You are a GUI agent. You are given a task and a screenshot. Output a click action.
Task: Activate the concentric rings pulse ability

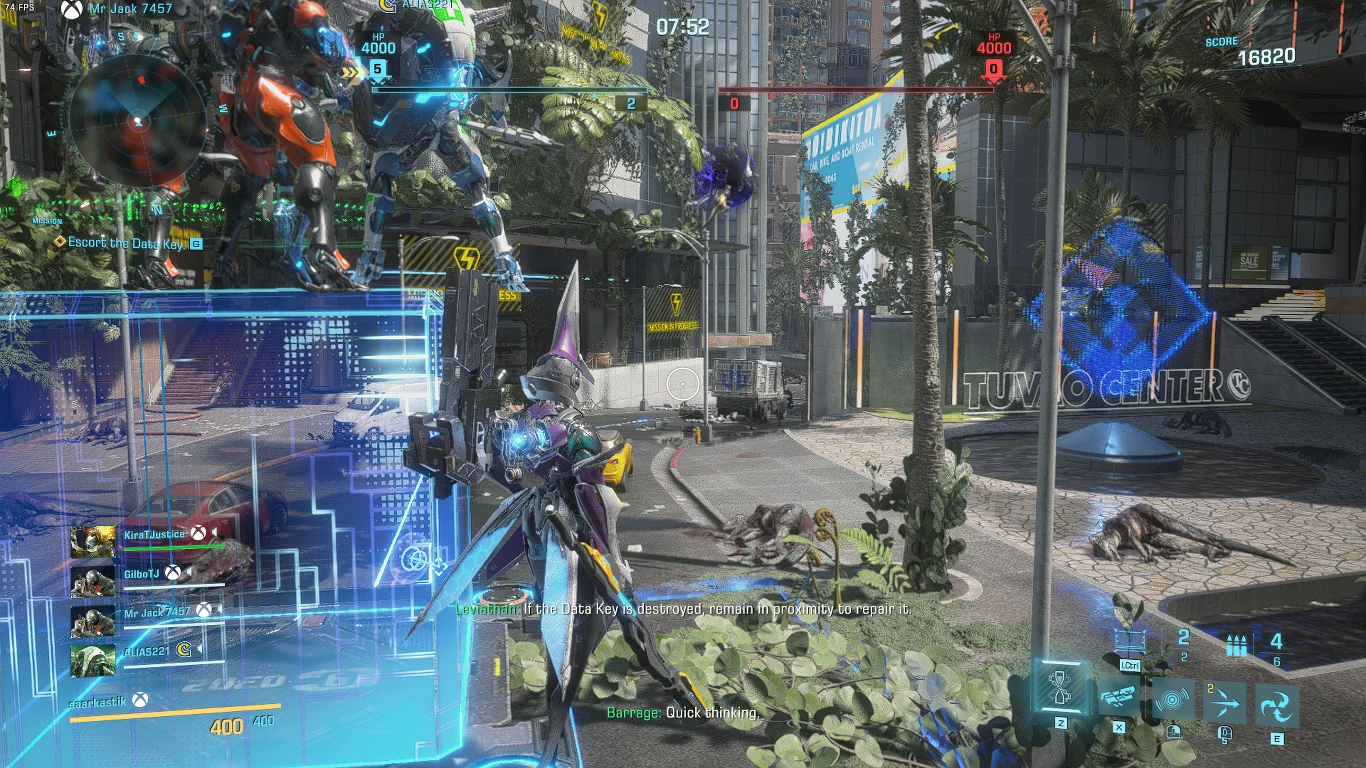pos(1173,702)
